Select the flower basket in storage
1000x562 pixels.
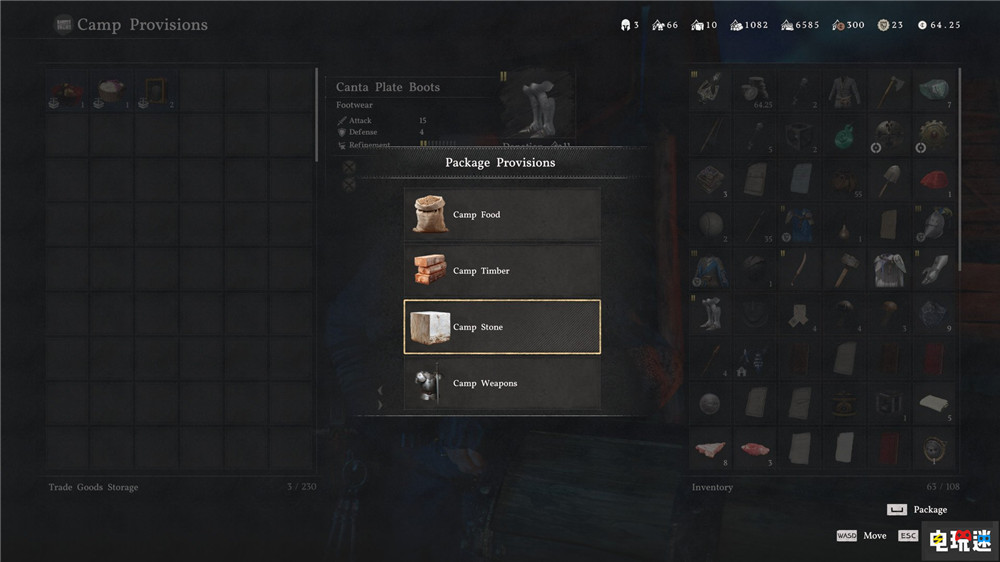pos(110,91)
